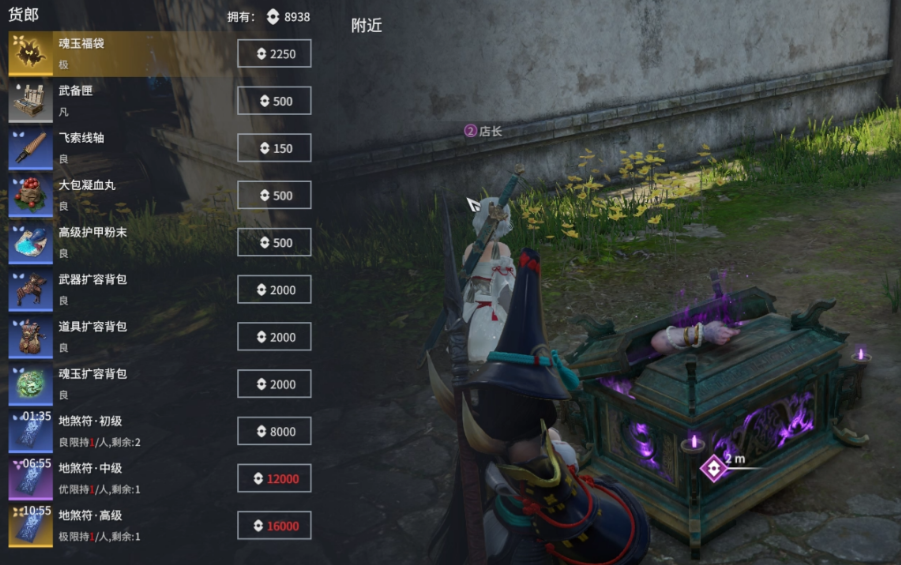Buy 地煞符·初级 for 8000

274,431
